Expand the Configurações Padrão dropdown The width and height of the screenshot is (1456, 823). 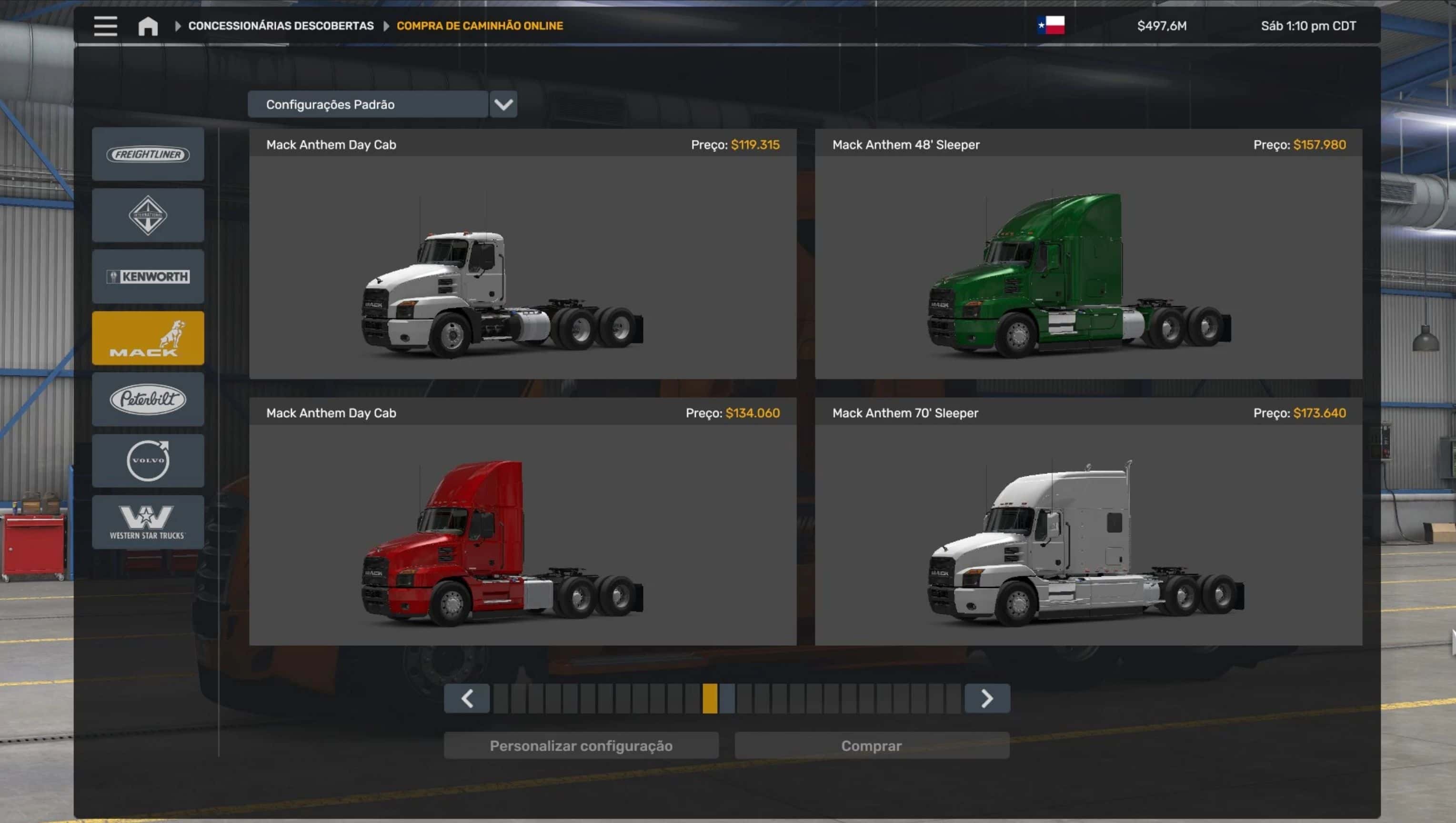(x=503, y=105)
